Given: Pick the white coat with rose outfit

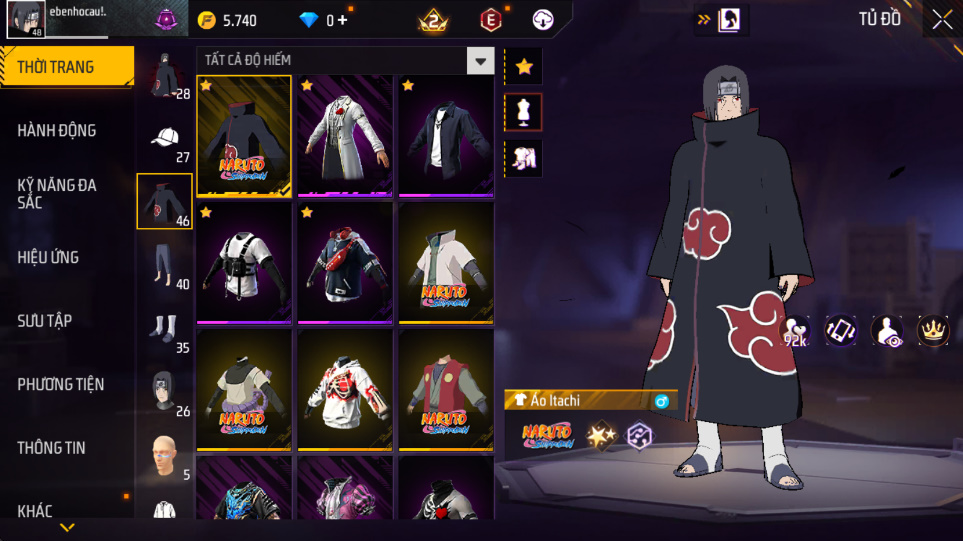Looking at the screenshot, I should pos(345,135).
